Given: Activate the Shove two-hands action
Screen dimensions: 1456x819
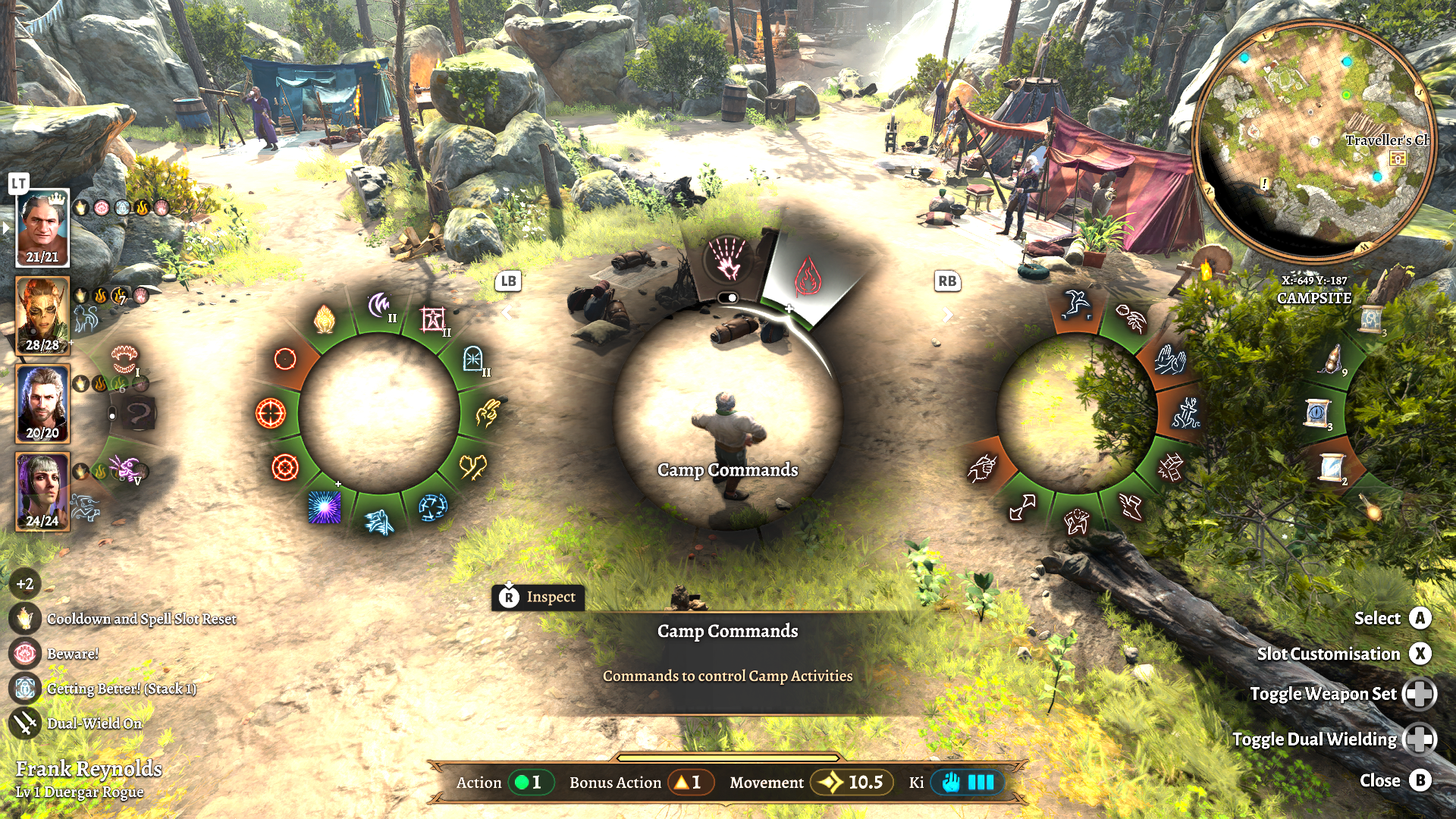Looking at the screenshot, I should coord(1169,360).
